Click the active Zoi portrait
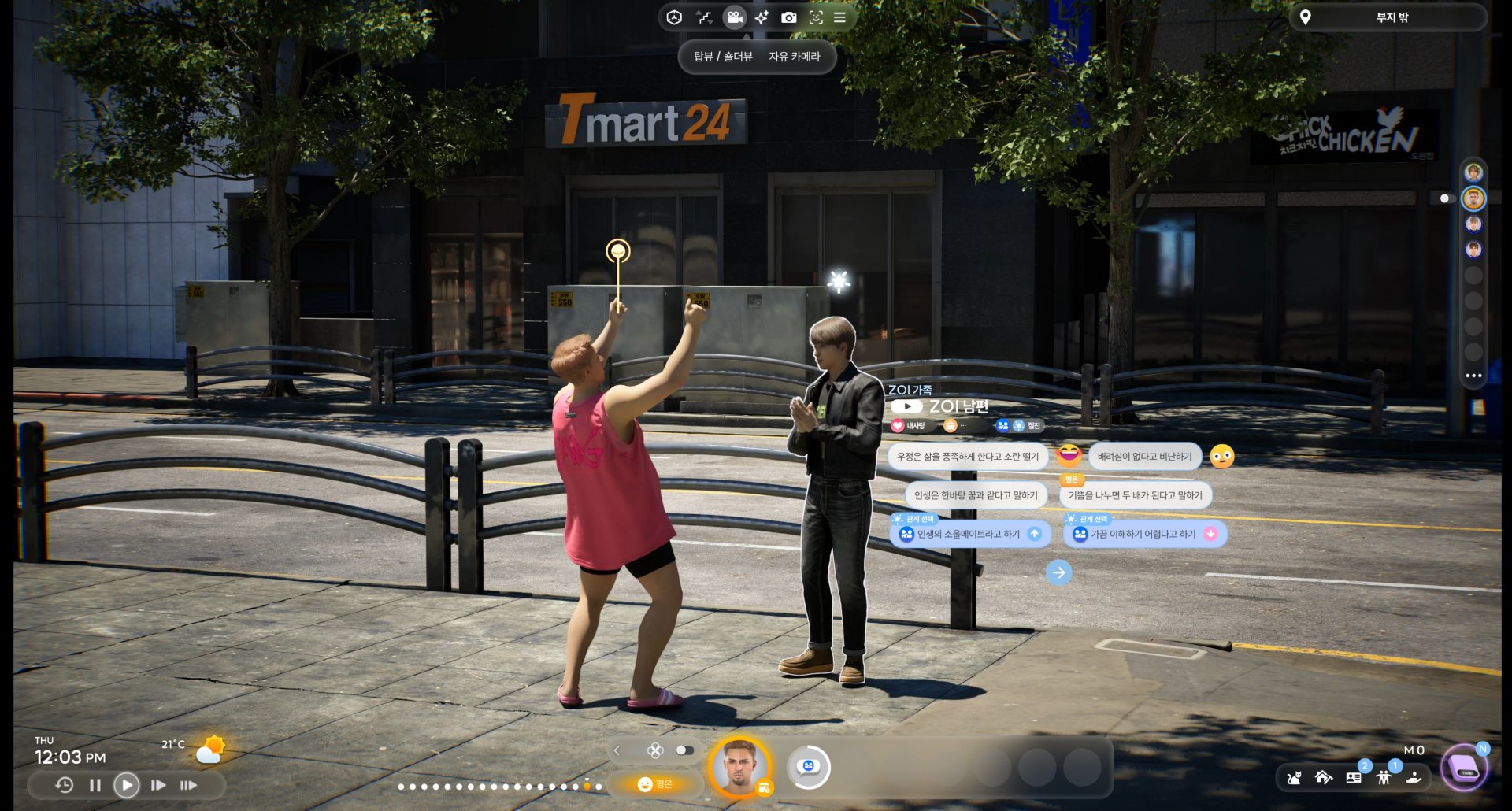The image size is (1512, 811). pos(739,766)
